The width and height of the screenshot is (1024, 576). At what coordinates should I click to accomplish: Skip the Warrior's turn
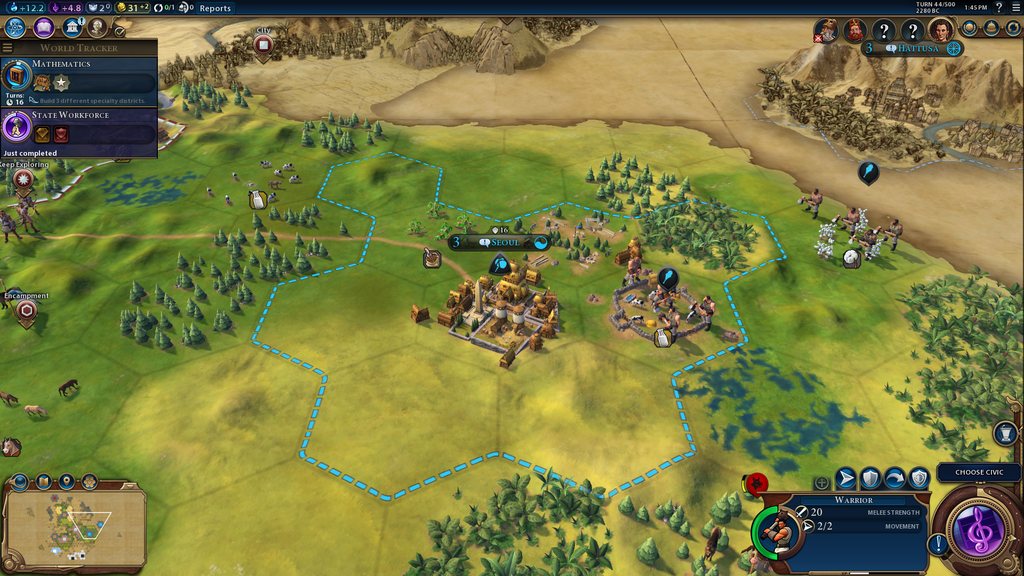(x=895, y=479)
